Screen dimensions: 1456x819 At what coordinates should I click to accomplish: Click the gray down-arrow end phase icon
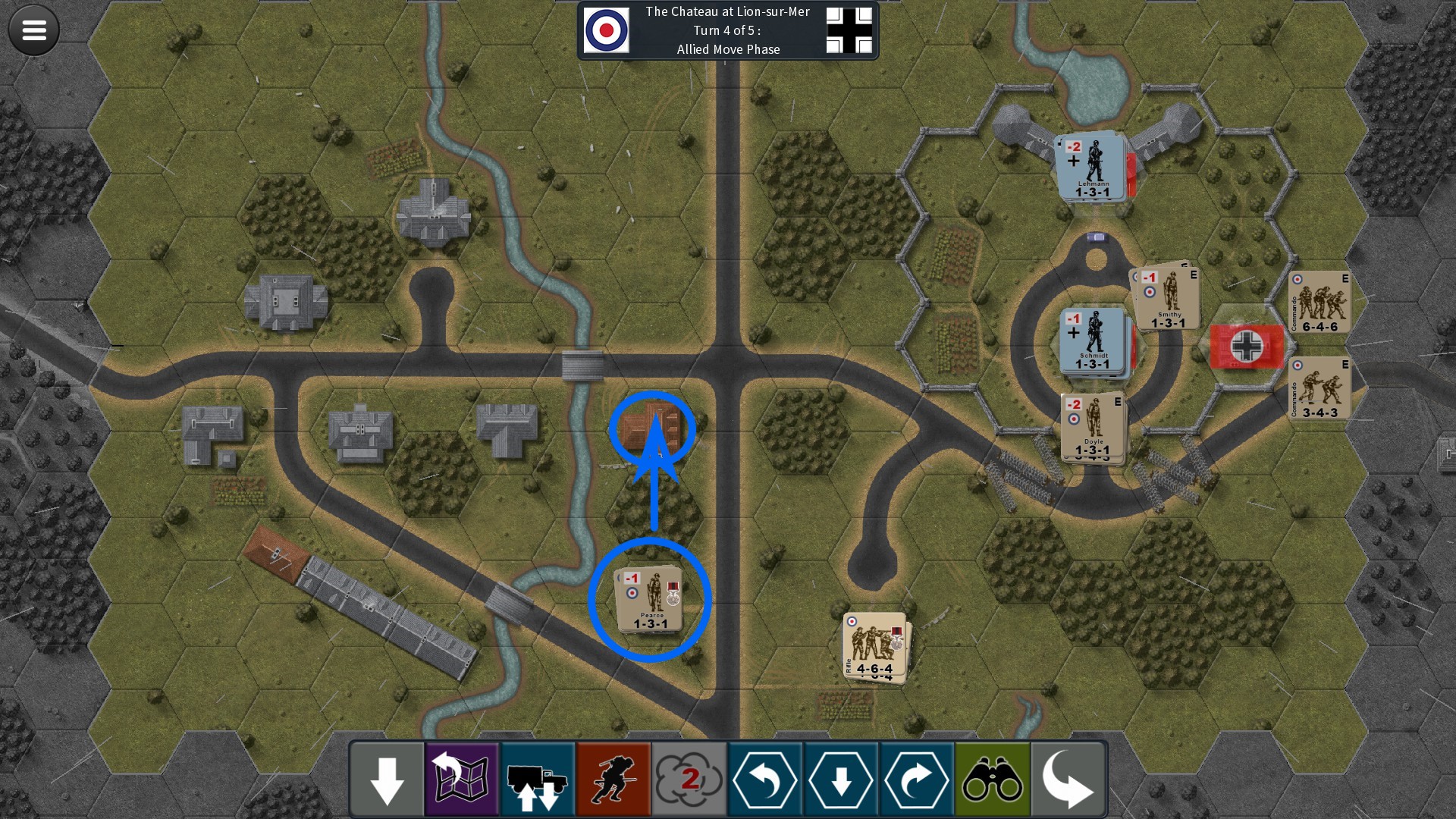386,777
